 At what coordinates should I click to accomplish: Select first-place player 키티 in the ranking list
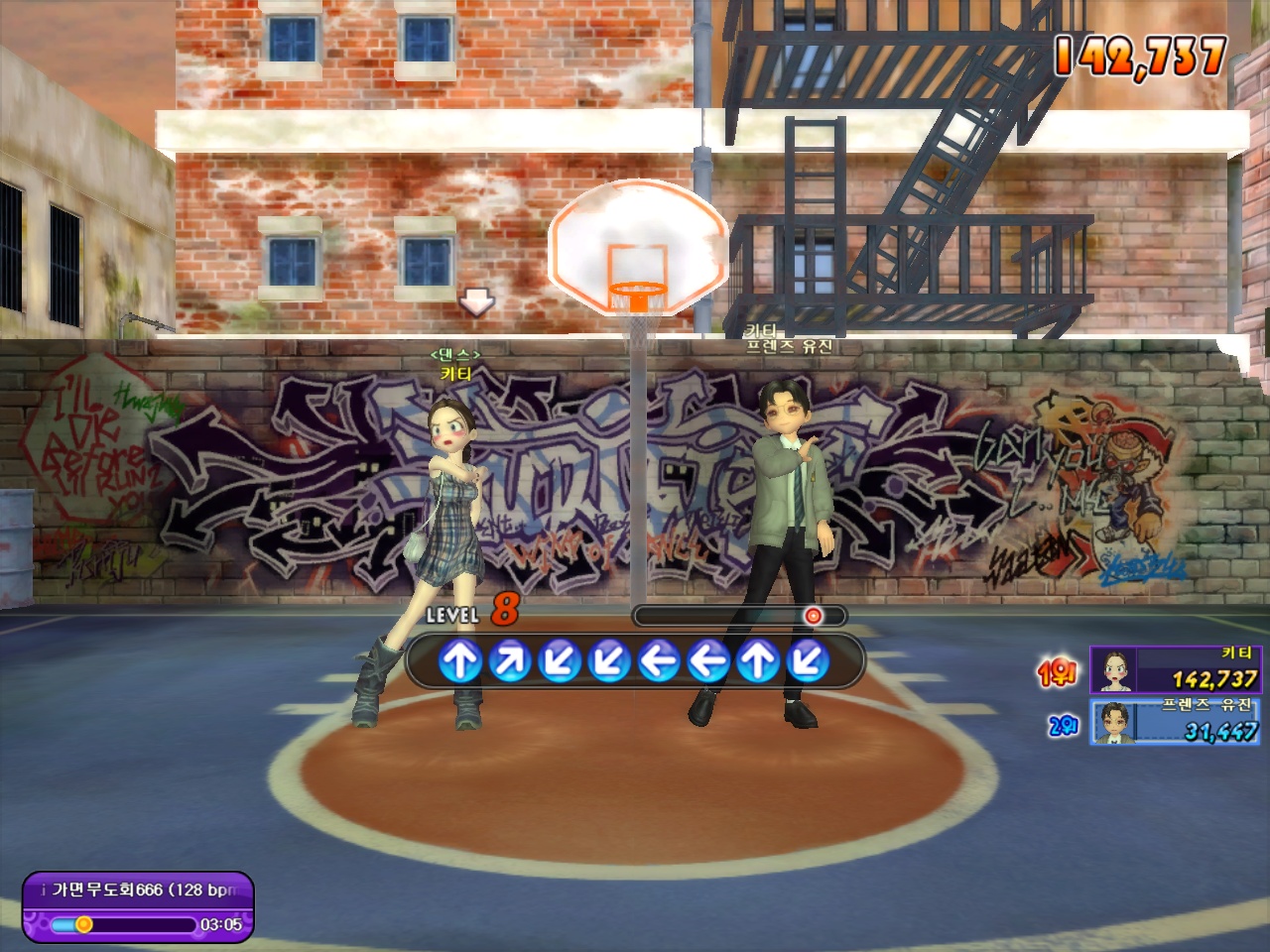point(1175,669)
